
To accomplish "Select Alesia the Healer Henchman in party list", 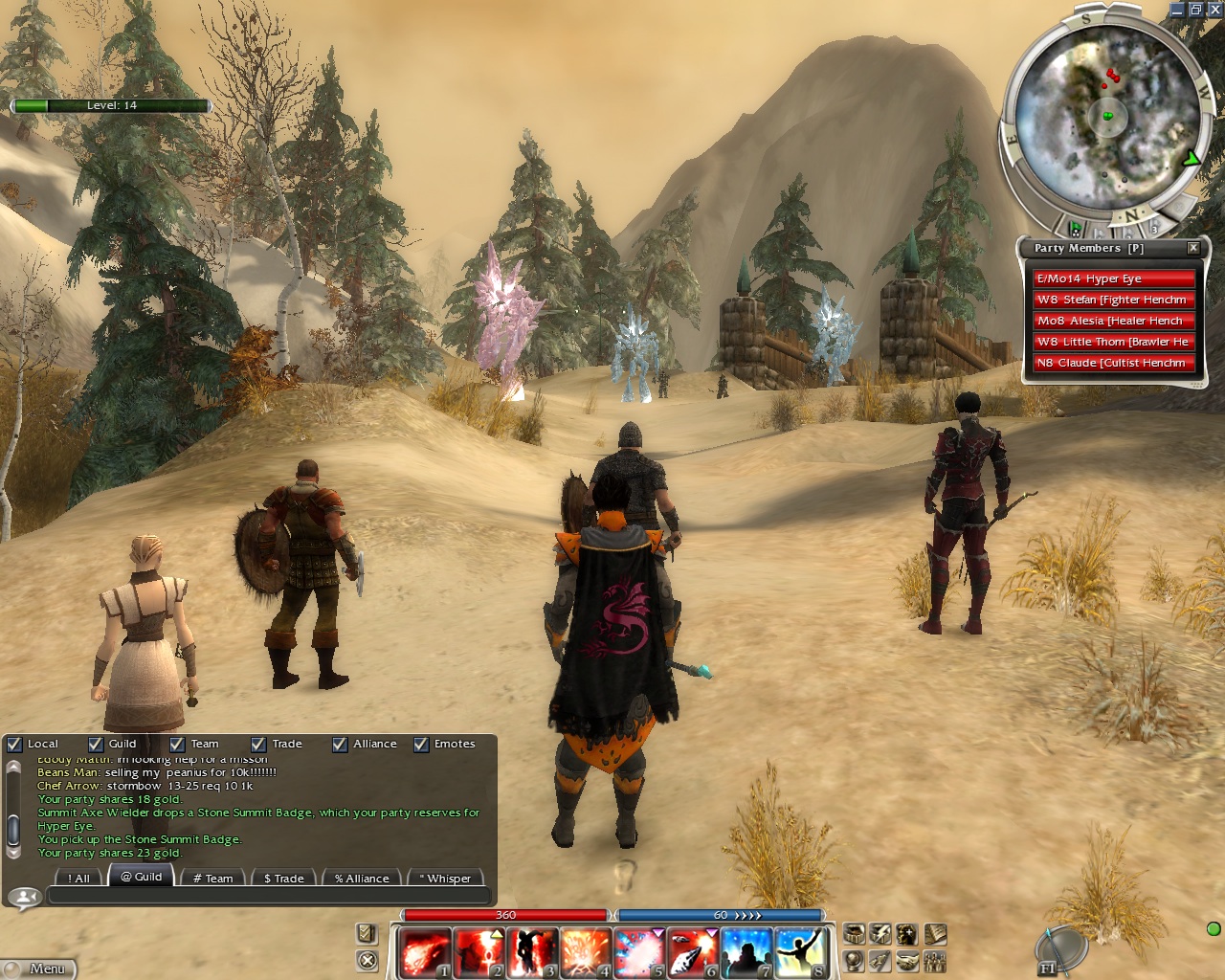I will tap(1114, 321).
